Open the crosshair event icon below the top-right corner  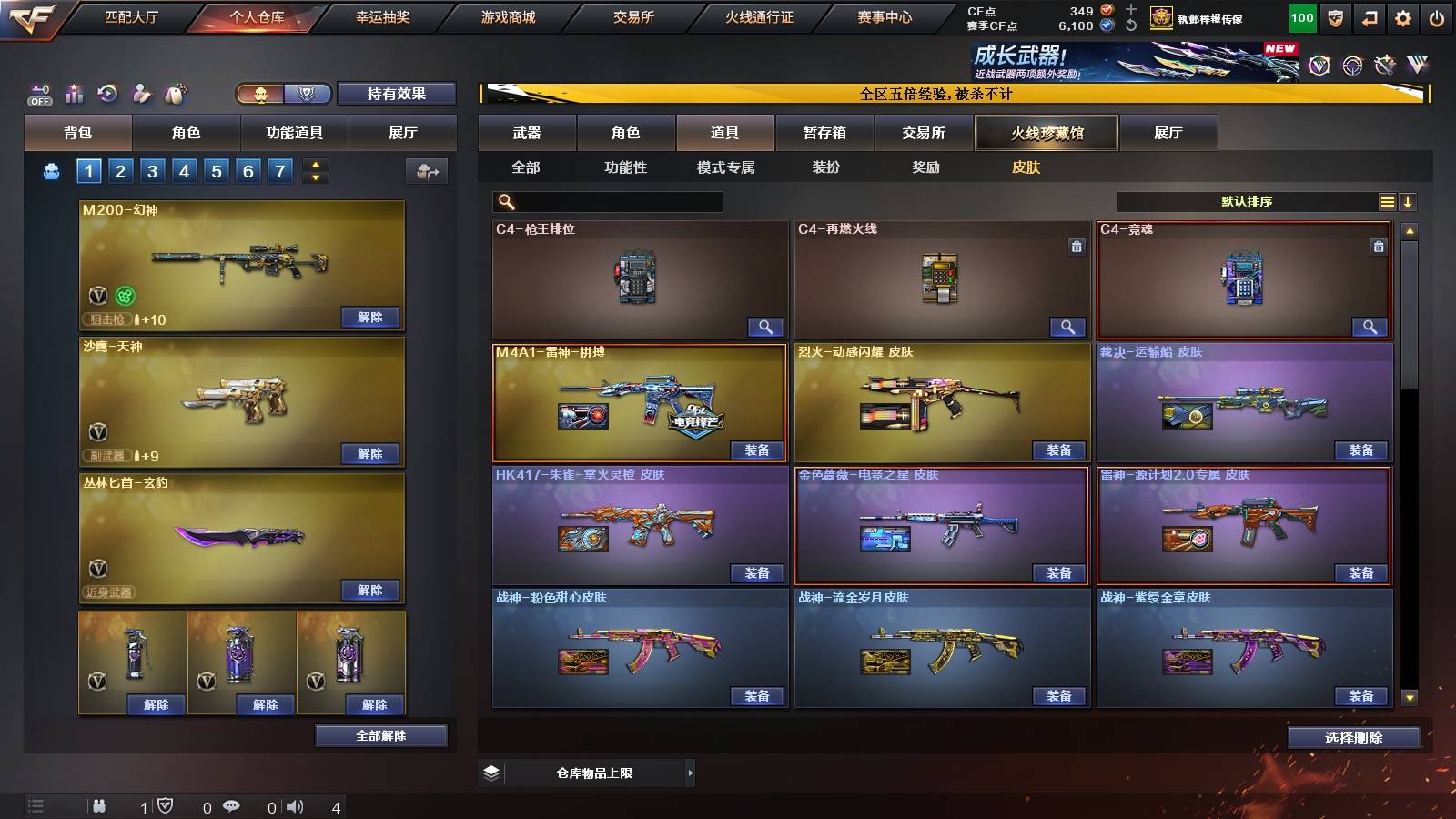pos(1353,64)
